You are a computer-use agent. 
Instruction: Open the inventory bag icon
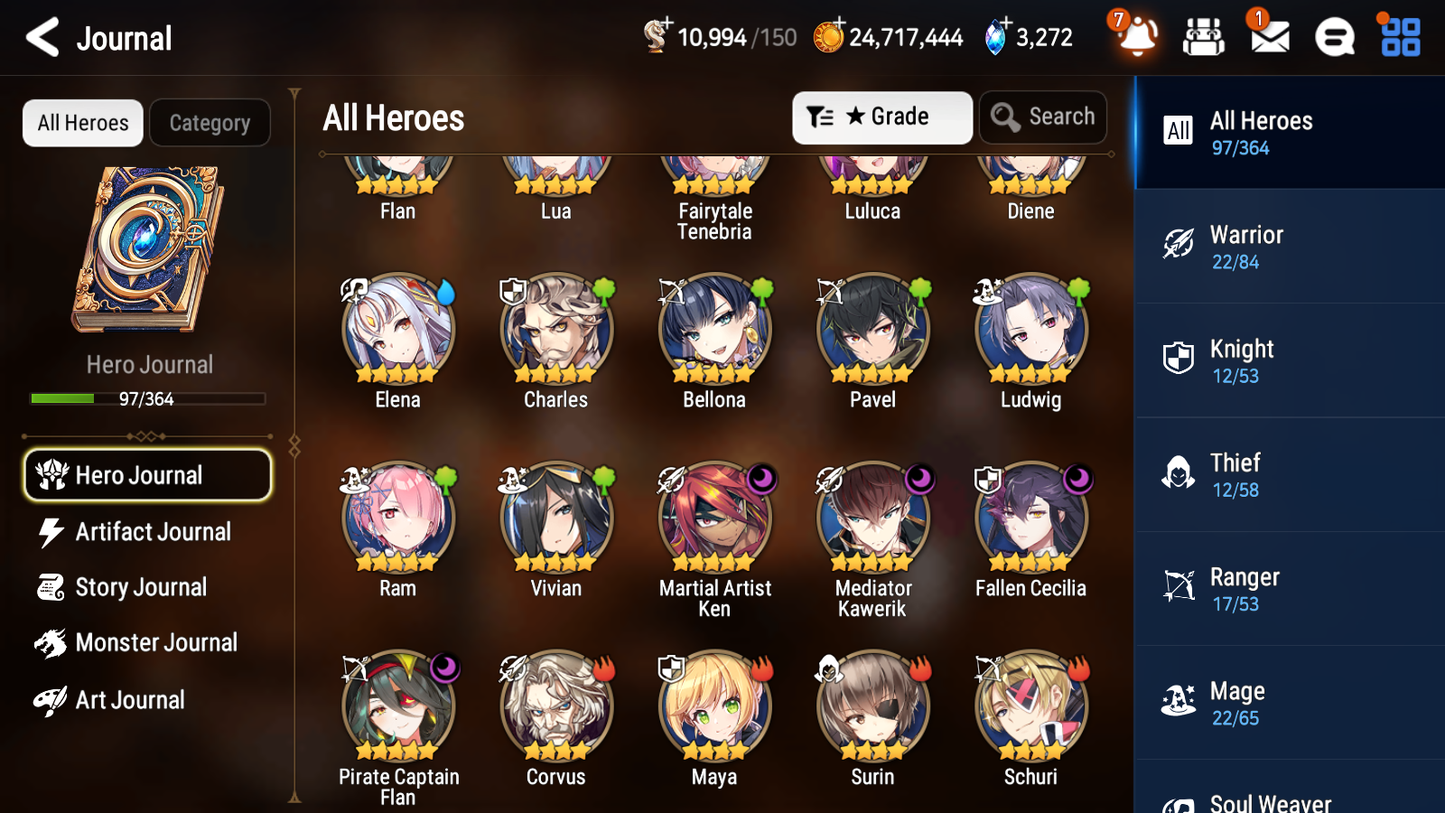[1203, 36]
